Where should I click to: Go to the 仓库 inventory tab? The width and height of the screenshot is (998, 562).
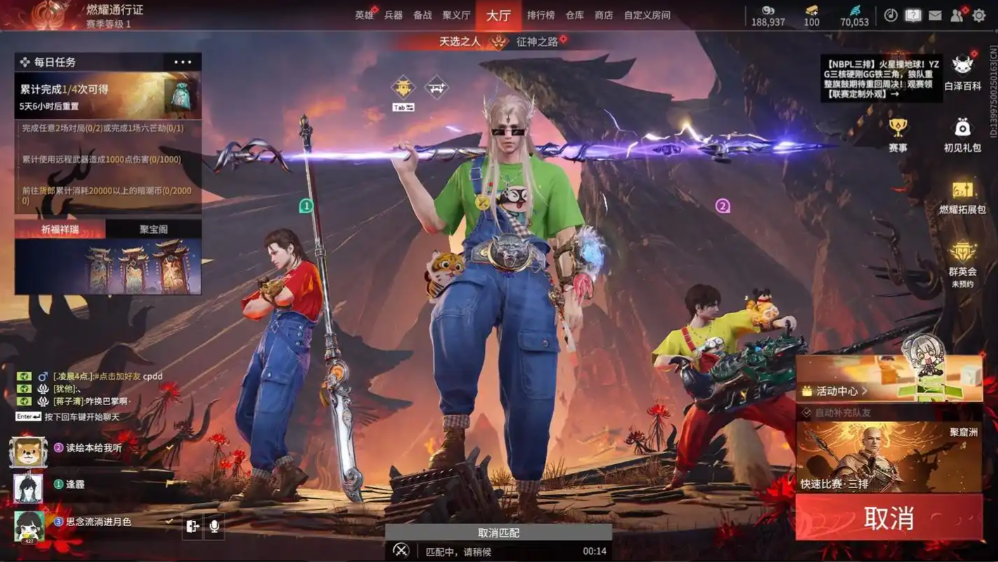point(574,15)
